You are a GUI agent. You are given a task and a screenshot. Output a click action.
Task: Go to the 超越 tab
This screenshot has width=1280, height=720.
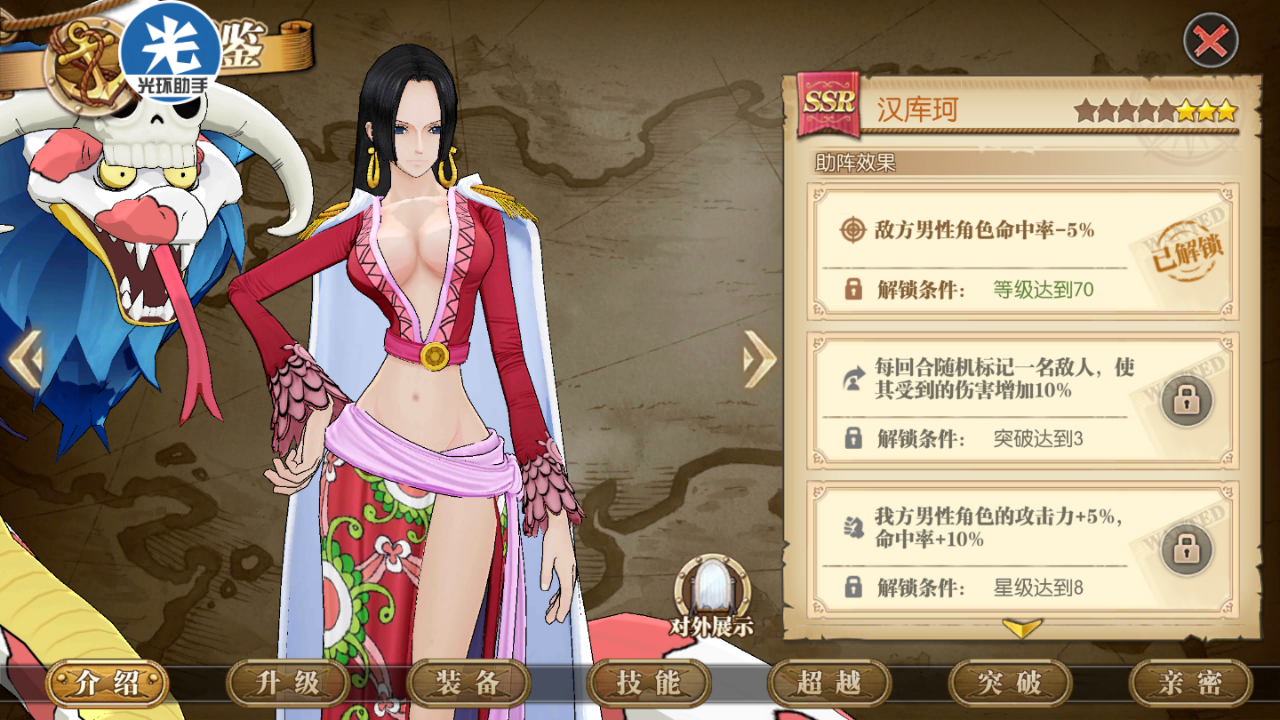click(x=829, y=683)
